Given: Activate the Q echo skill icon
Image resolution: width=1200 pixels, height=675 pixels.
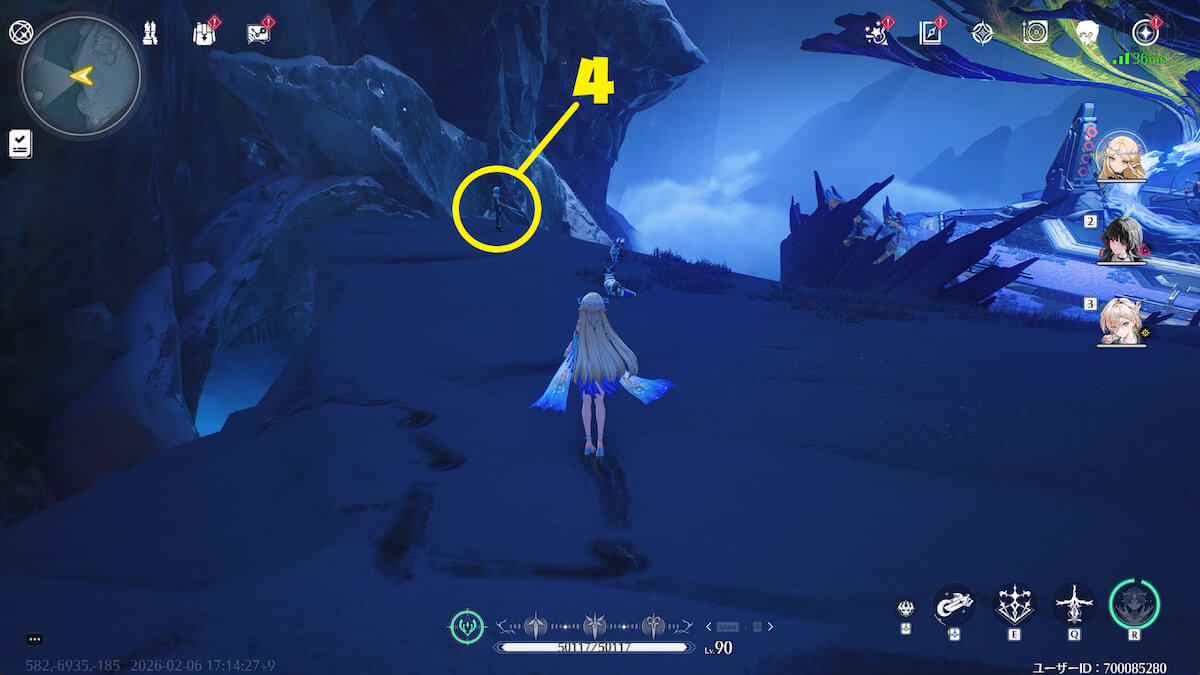Looking at the screenshot, I should coord(1074,604).
